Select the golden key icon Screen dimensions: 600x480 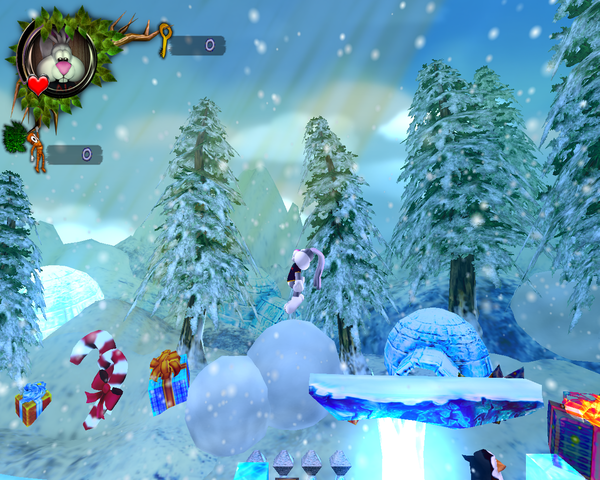165,39
